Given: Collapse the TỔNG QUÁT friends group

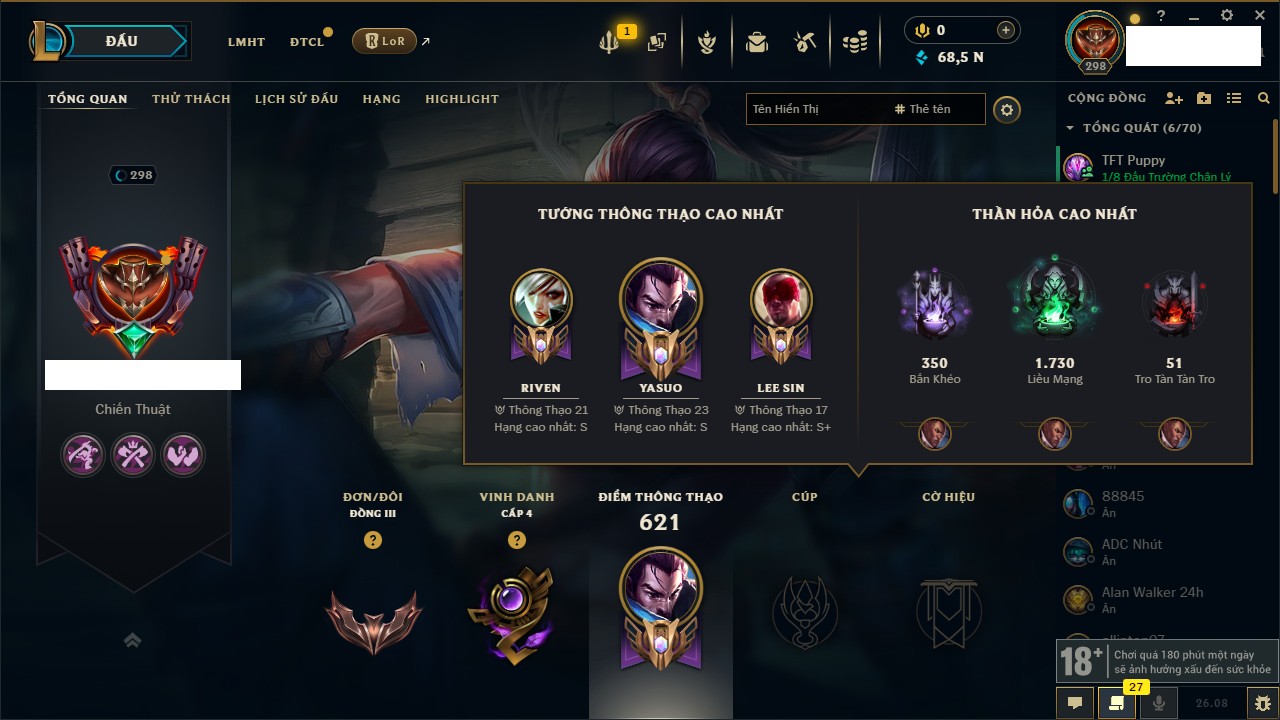Looking at the screenshot, I should coord(1070,128).
